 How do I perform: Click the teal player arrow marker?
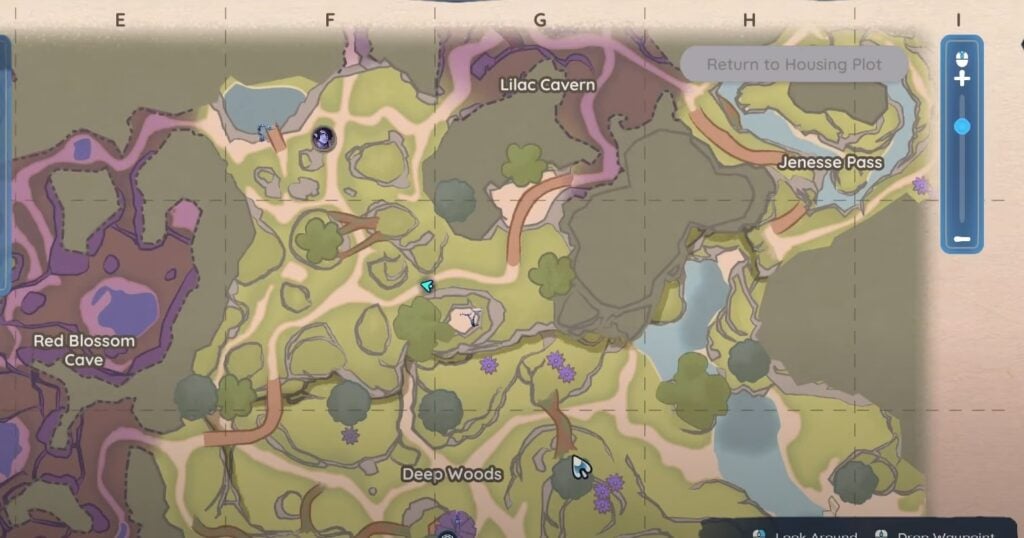click(x=427, y=287)
